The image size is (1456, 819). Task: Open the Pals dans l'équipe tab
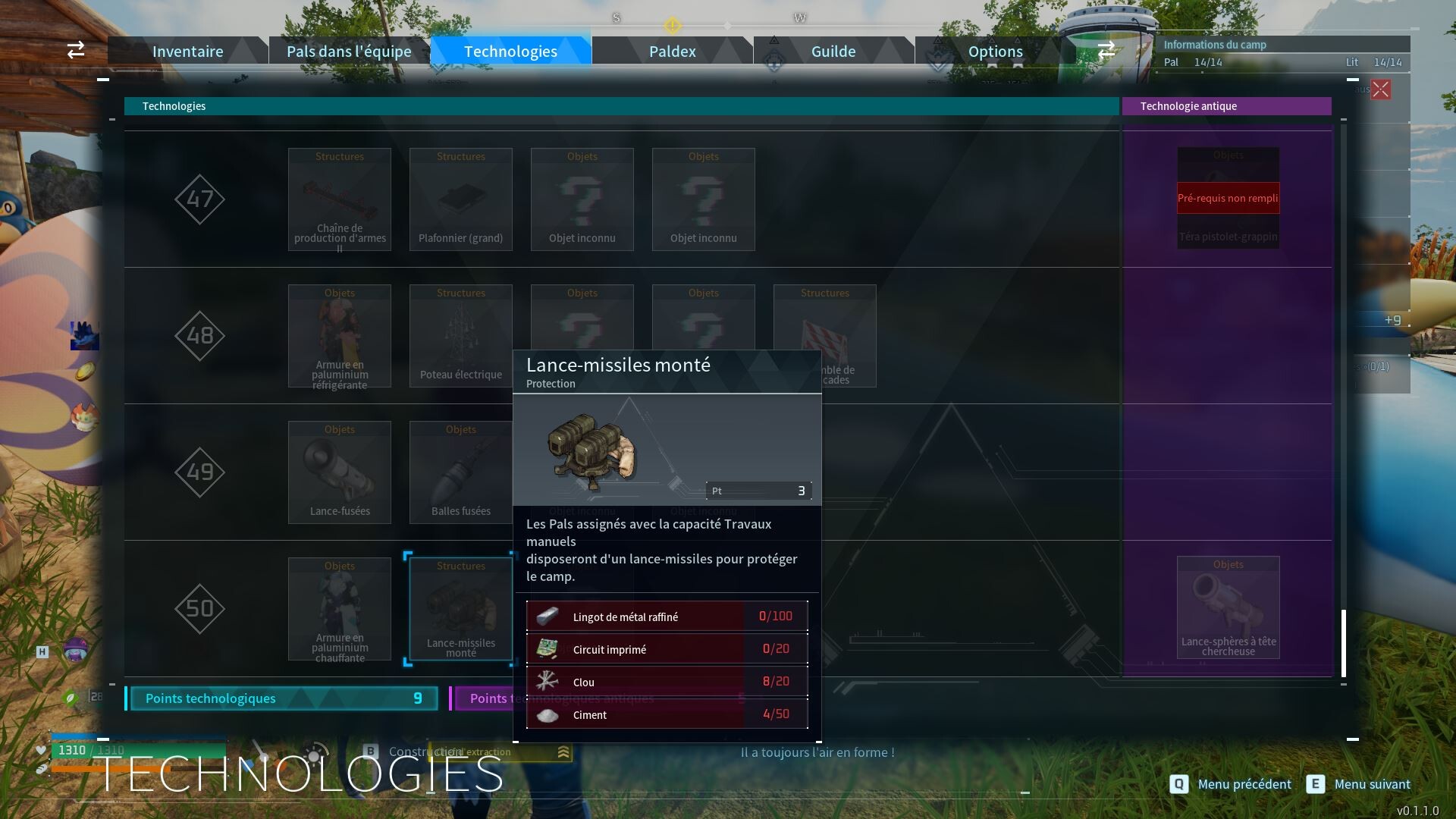coord(349,52)
